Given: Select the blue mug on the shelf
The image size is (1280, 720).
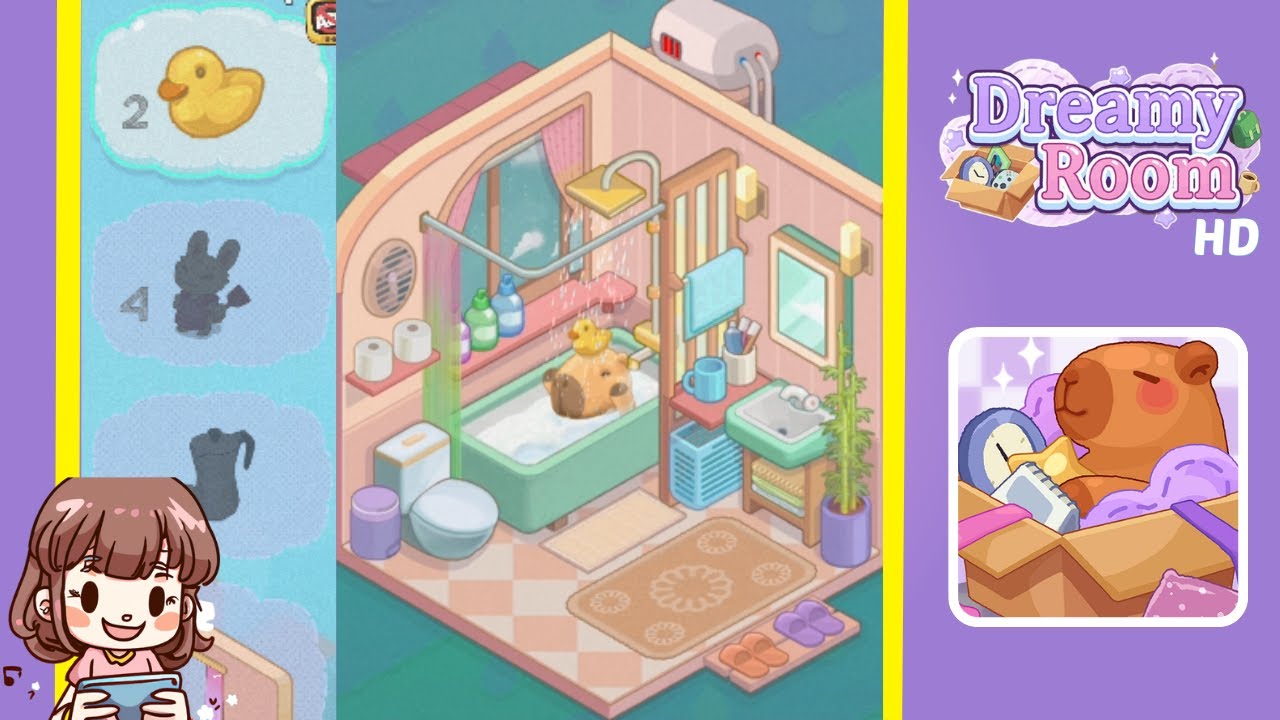Looking at the screenshot, I should pos(710,378).
